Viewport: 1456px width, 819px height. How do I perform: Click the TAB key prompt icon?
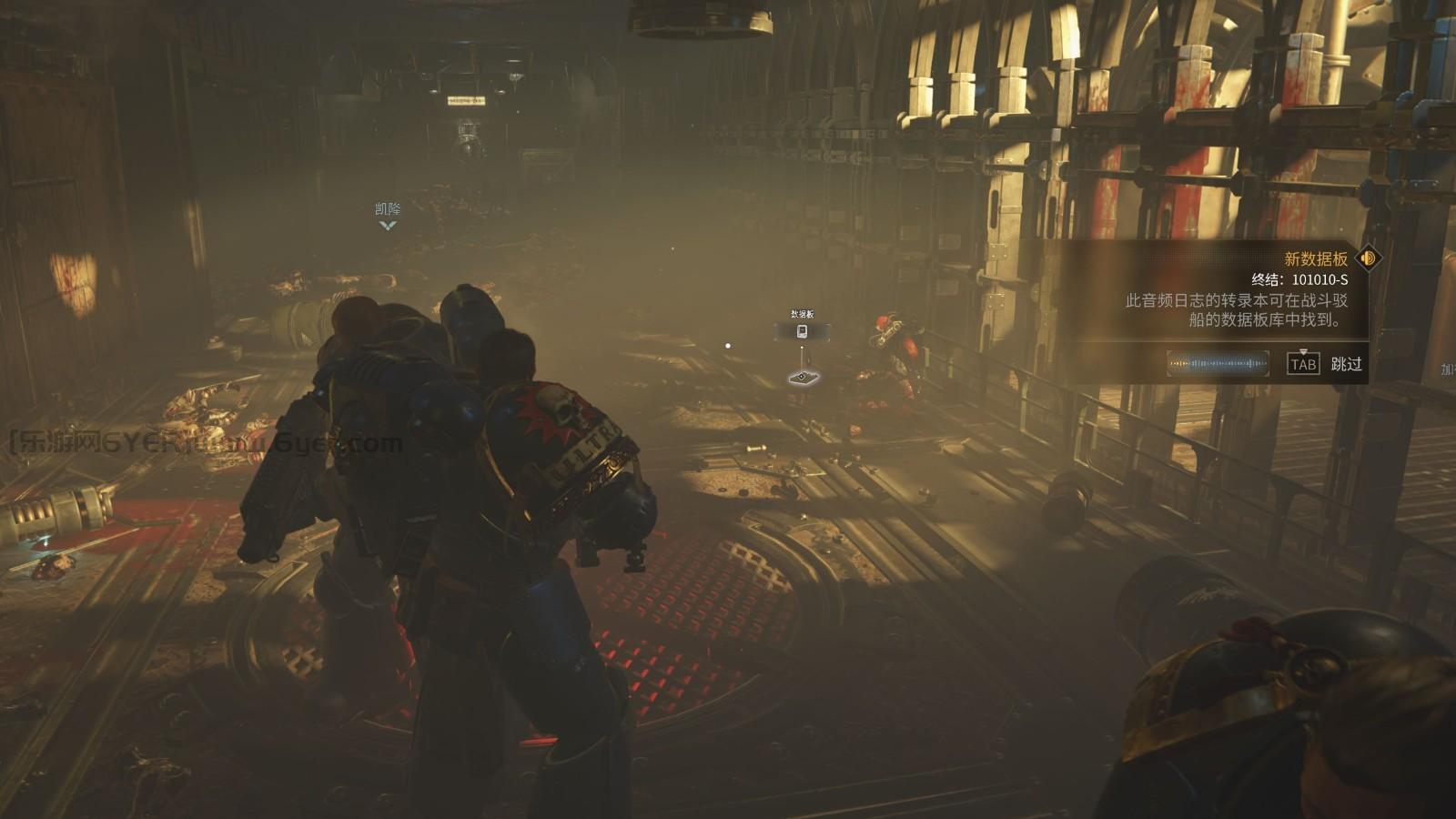pos(1304,365)
